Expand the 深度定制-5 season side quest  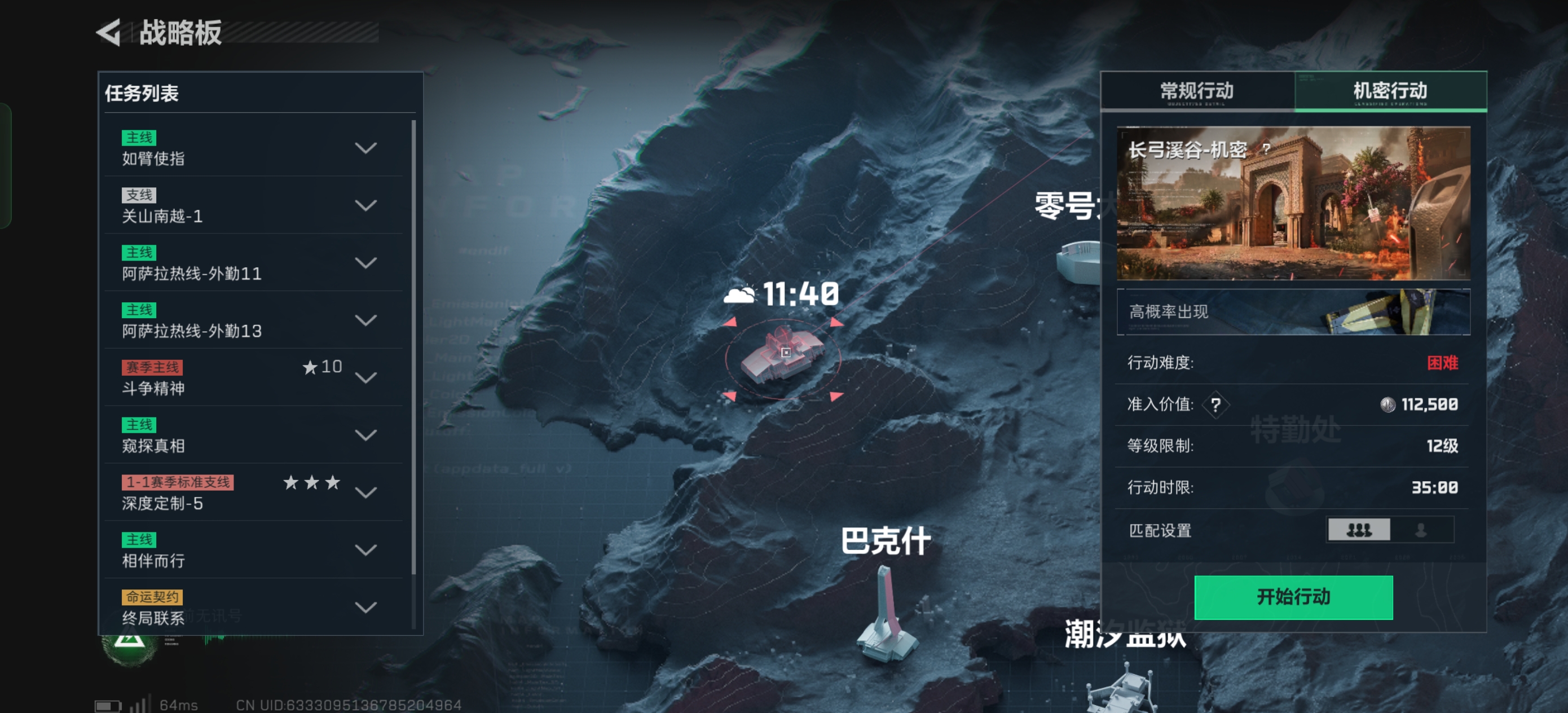pyautogui.click(x=365, y=492)
